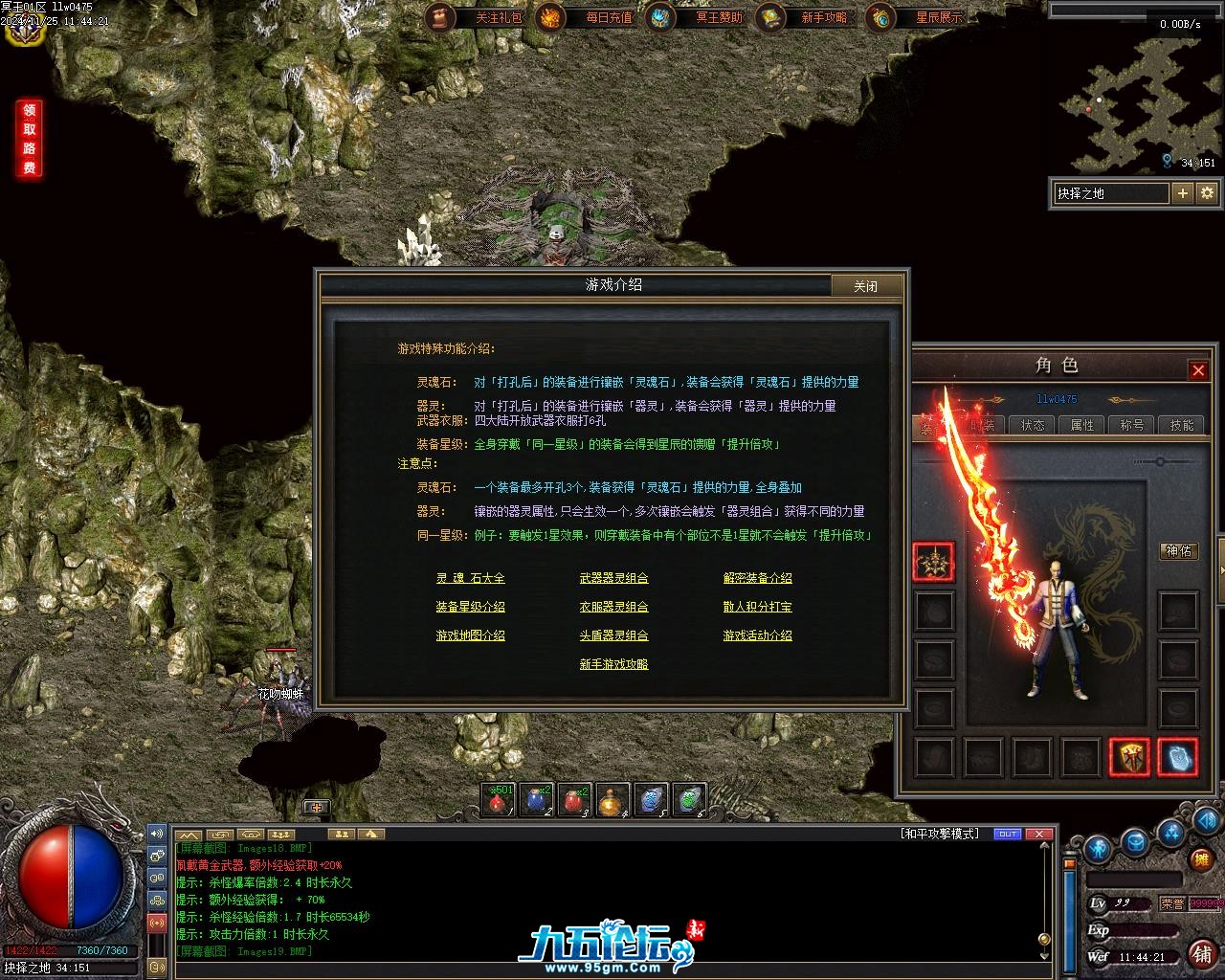
Task: Close the 角色 character panel
Action: [x=1197, y=369]
